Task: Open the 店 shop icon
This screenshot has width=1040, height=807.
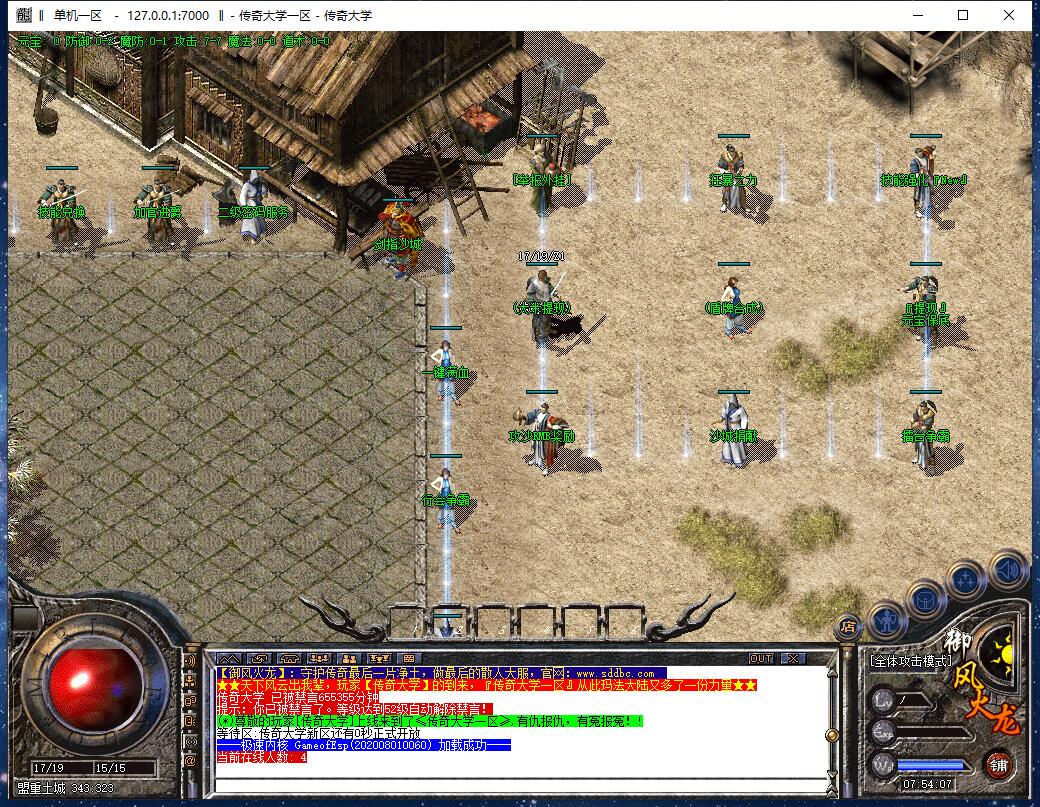Action: (x=846, y=627)
